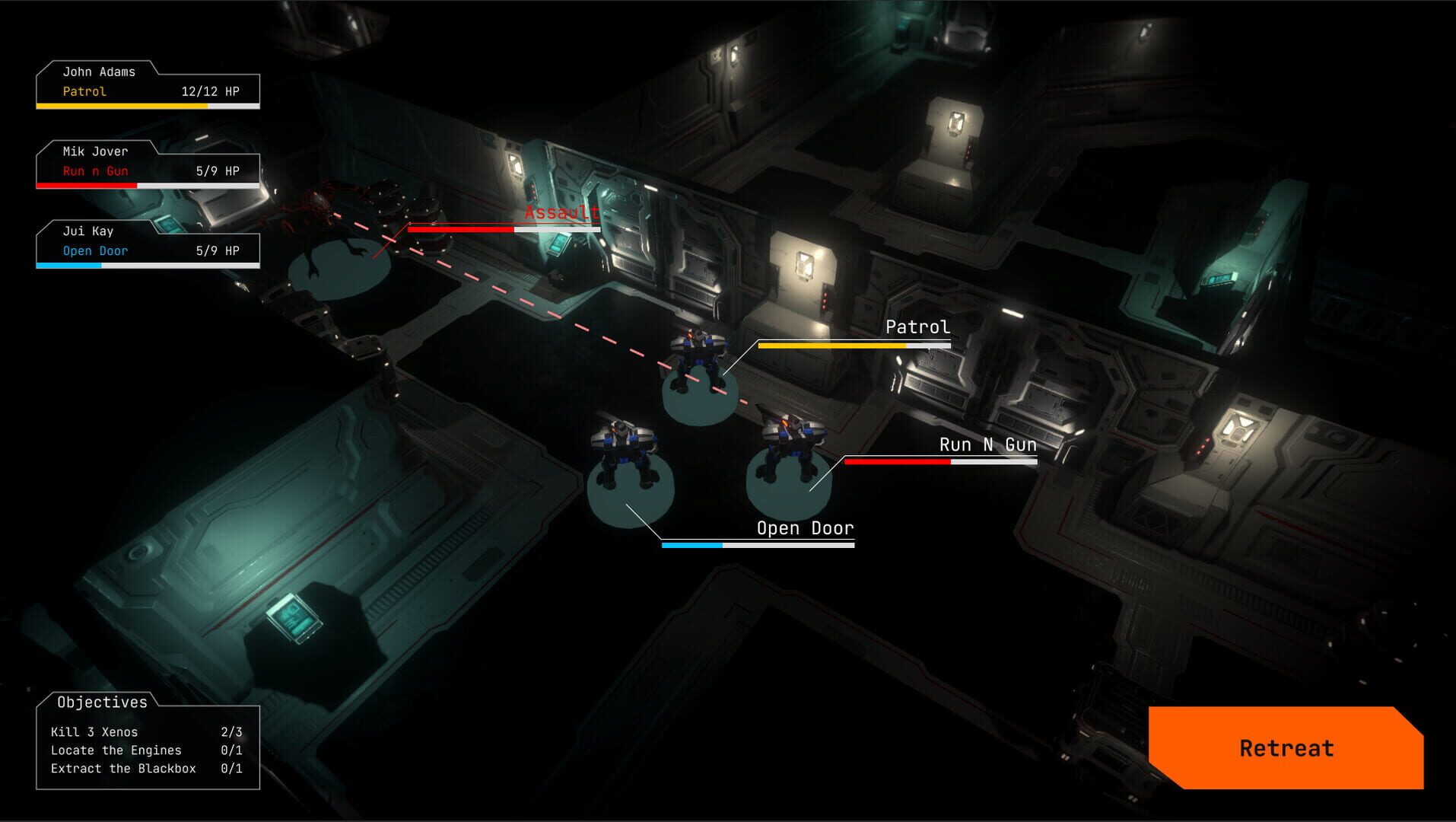Select the Kill 3 Xenos objective
1456x822 pixels.
pyautogui.click(x=94, y=731)
